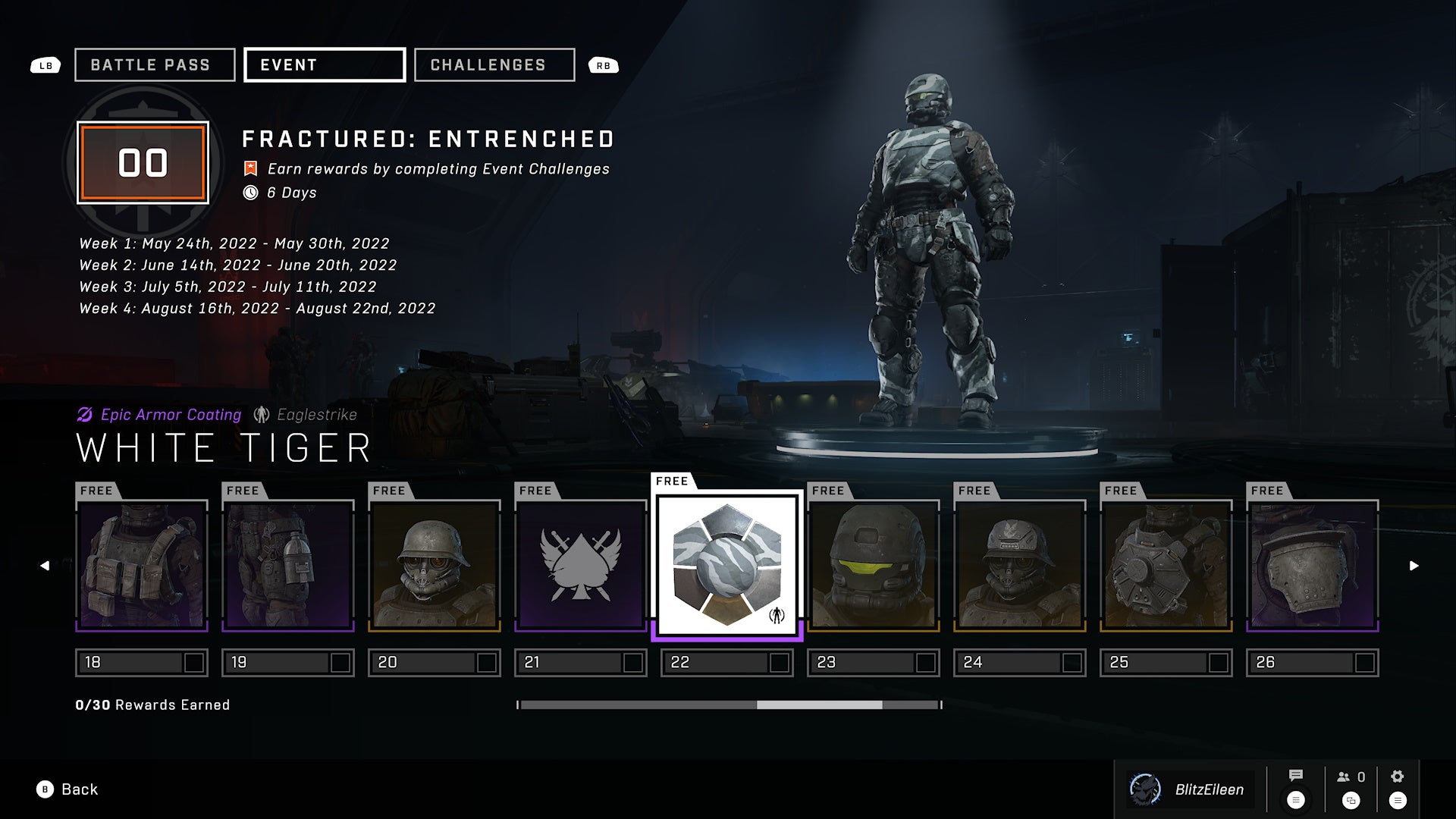Select the tier 26 shoulder pad reward
Image resolution: width=1456 pixels, height=819 pixels.
coord(1313,566)
